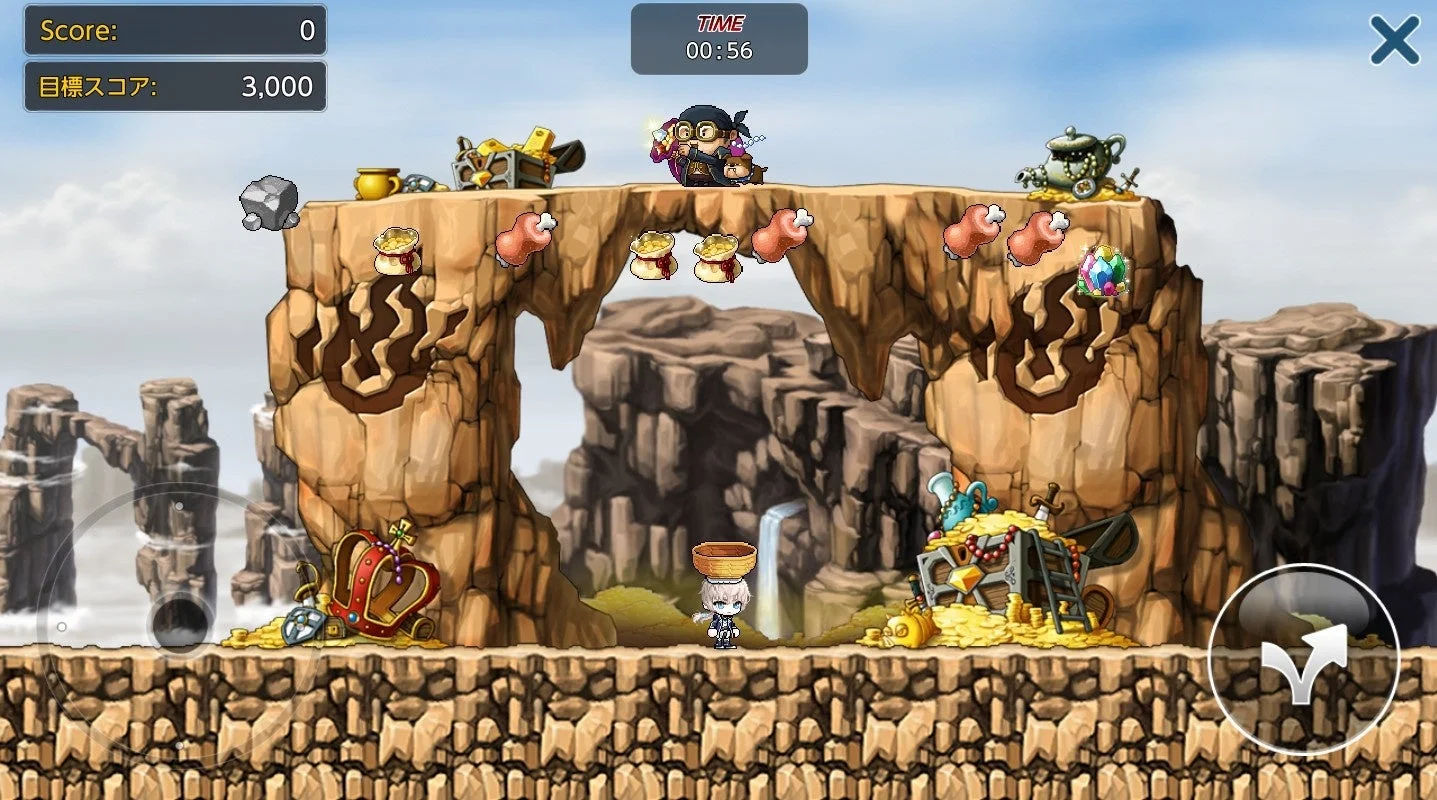Tap the 目標スコア target score panel
The height and width of the screenshot is (800, 1437).
[174, 87]
